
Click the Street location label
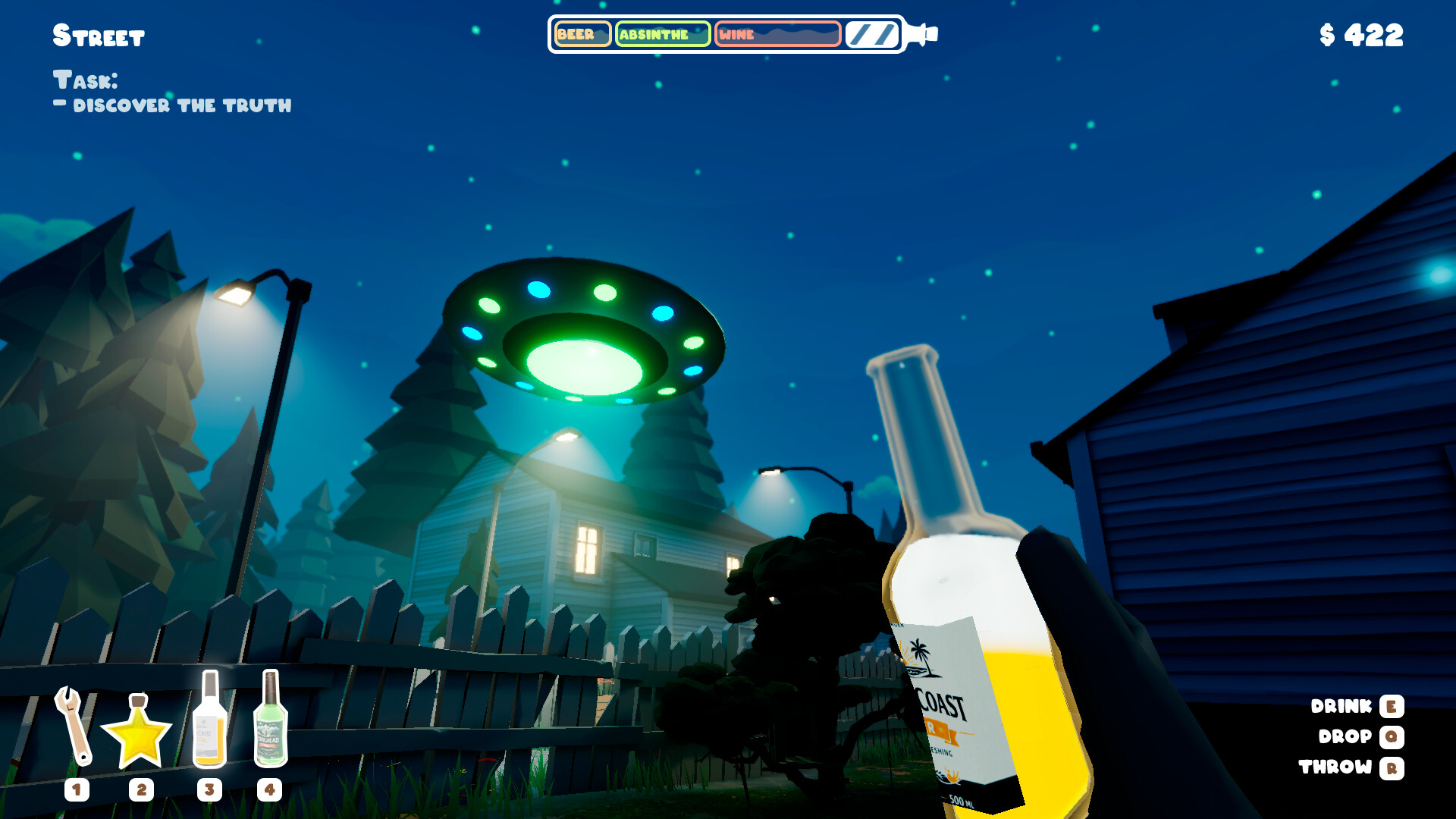[99, 34]
